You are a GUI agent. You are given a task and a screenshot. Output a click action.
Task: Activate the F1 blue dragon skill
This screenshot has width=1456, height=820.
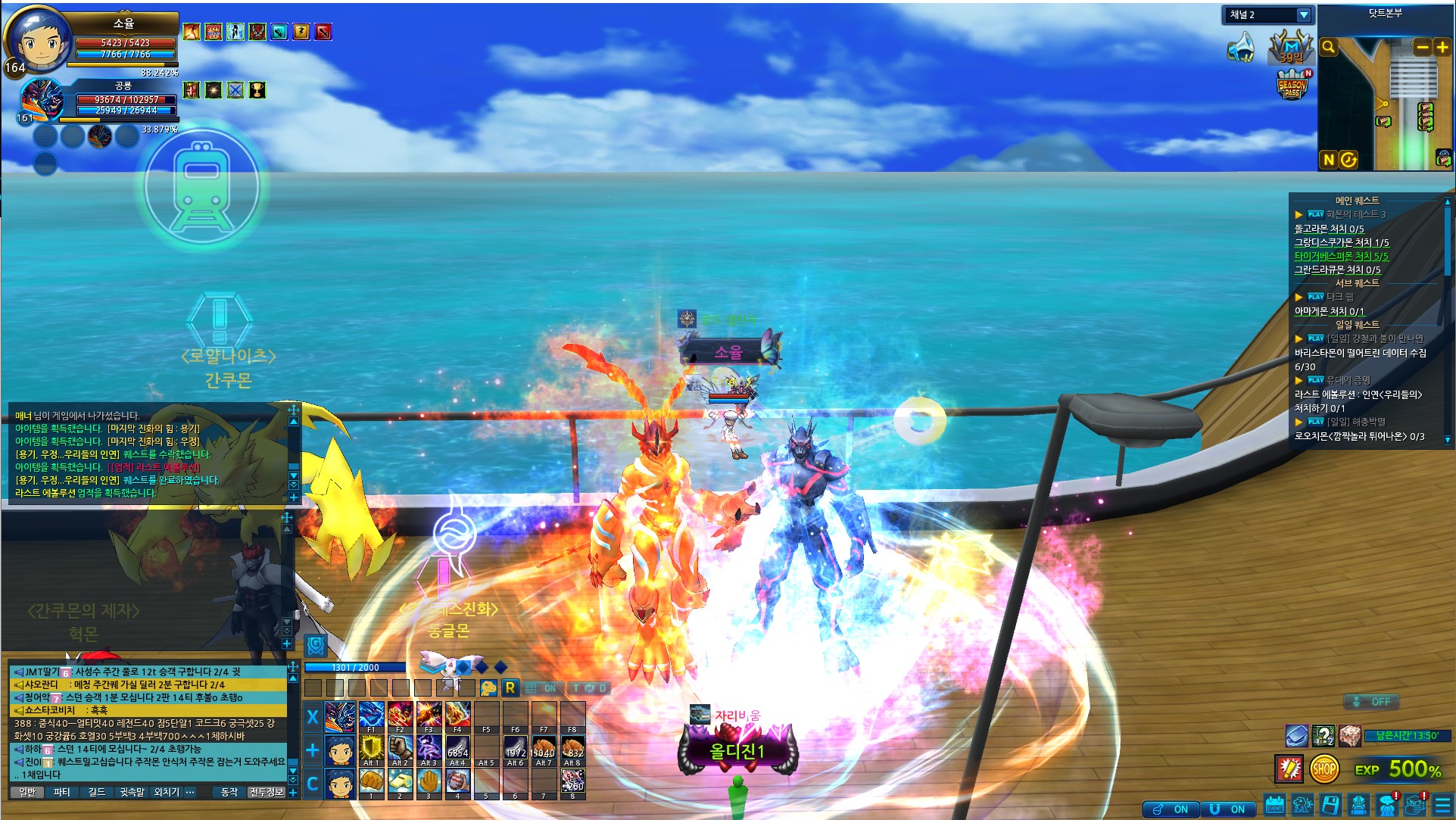[371, 716]
